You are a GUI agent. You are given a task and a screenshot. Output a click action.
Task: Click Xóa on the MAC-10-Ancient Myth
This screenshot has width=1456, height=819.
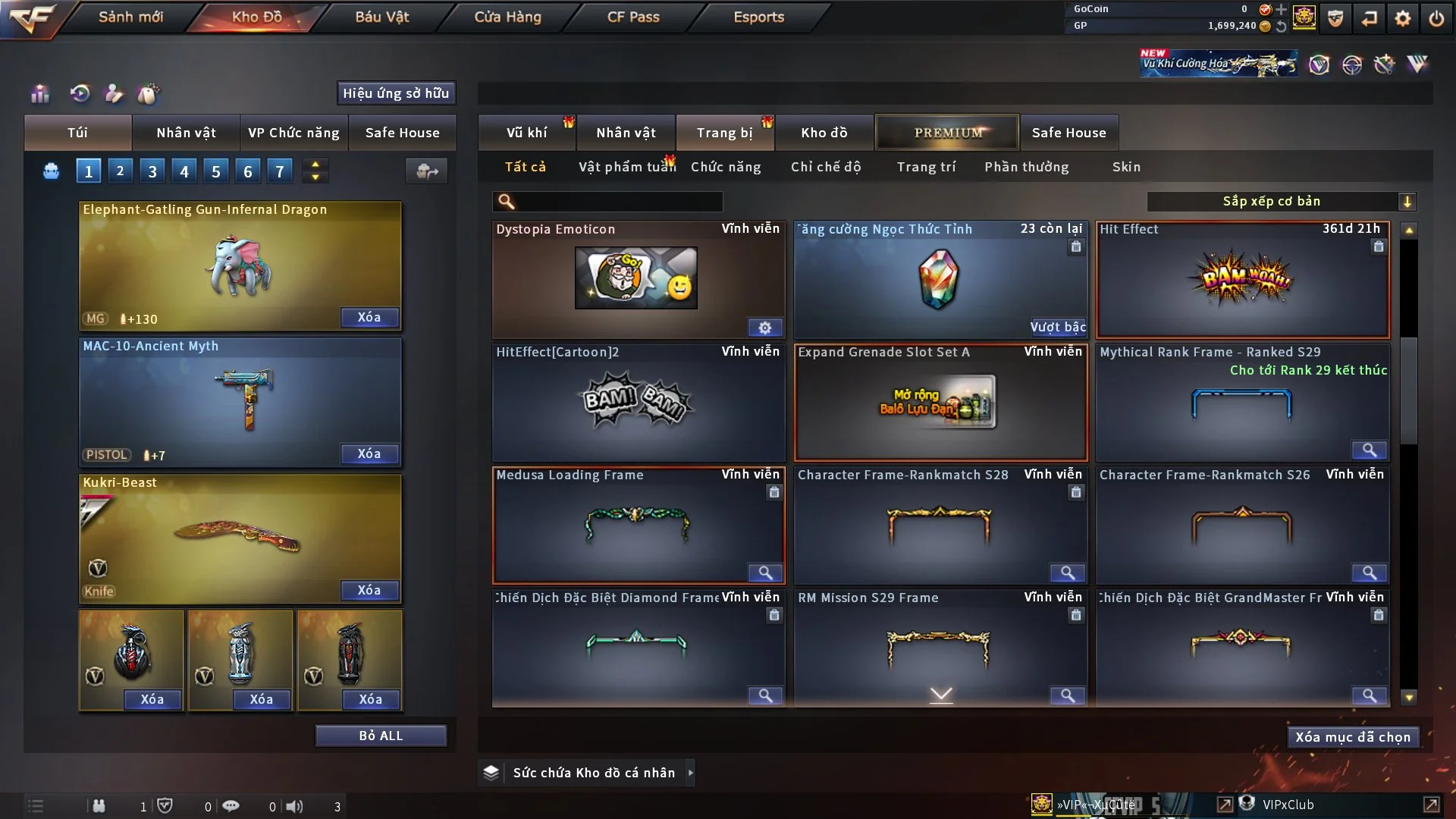pyautogui.click(x=369, y=453)
